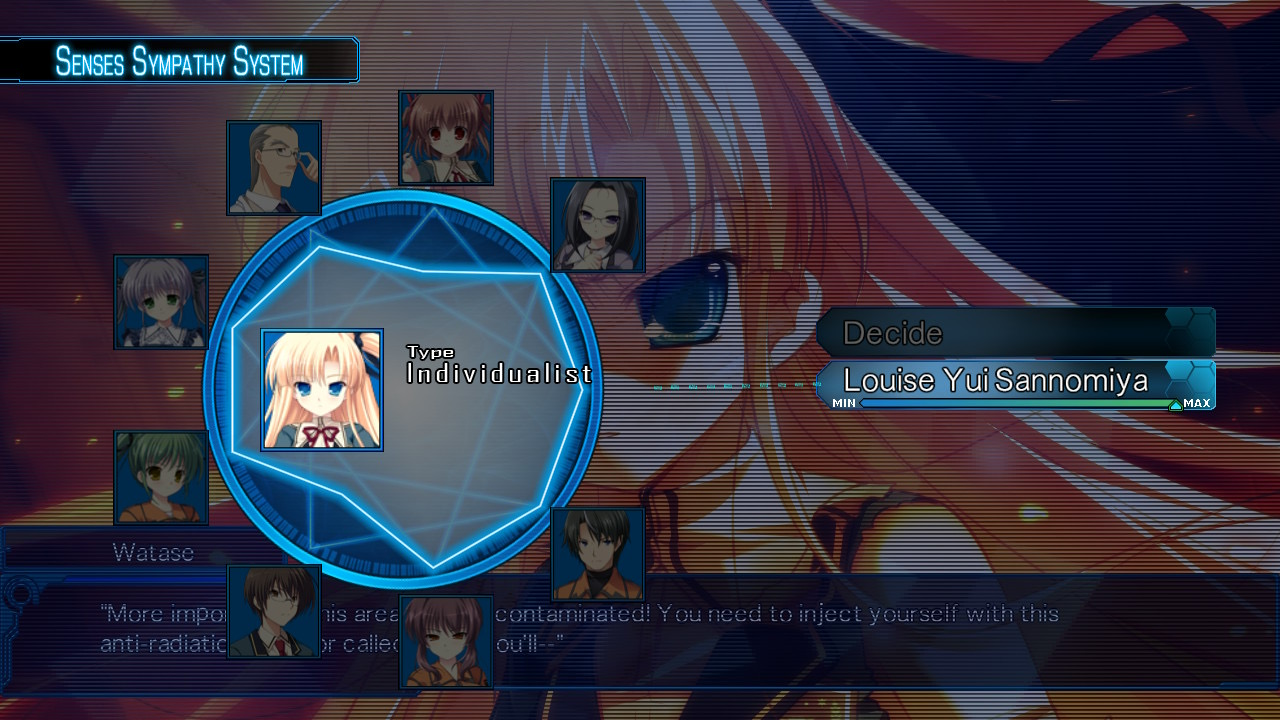Select the green-haired girl in orange portrait
Image resolution: width=1280 pixels, height=720 pixels.
(162, 478)
